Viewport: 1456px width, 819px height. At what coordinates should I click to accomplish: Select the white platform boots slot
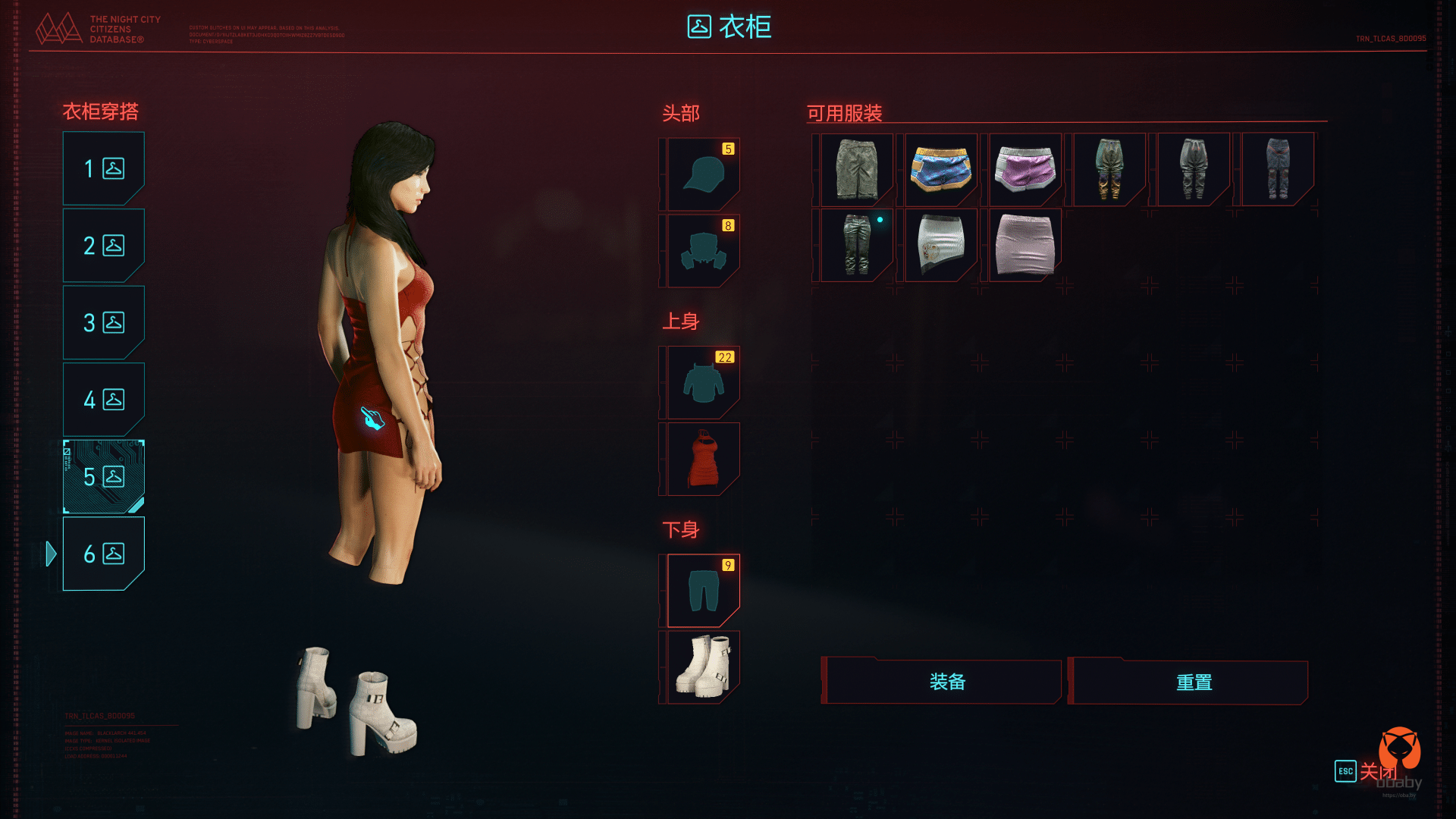click(703, 667)
